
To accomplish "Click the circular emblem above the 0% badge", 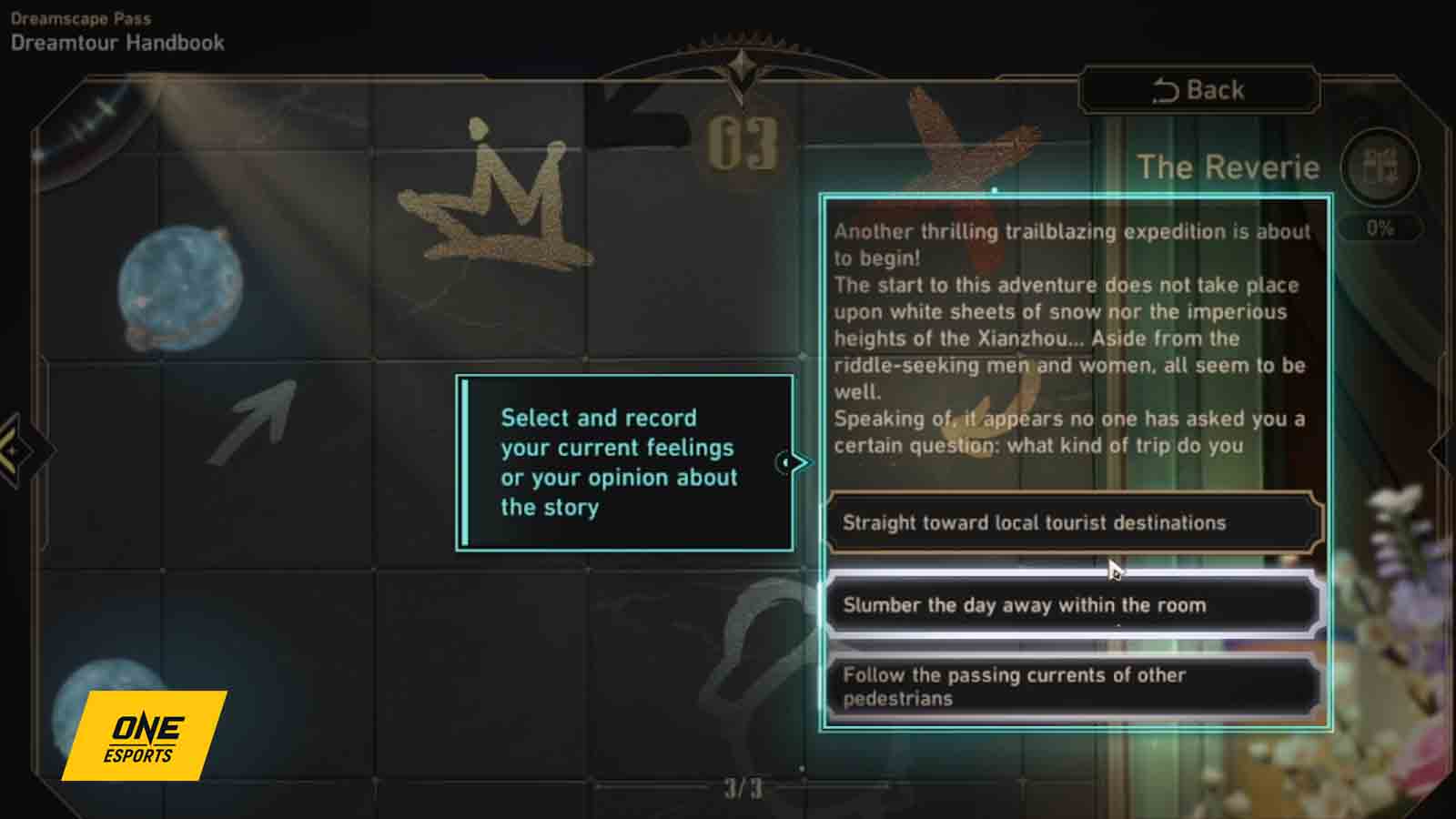I will [1379, 167].
